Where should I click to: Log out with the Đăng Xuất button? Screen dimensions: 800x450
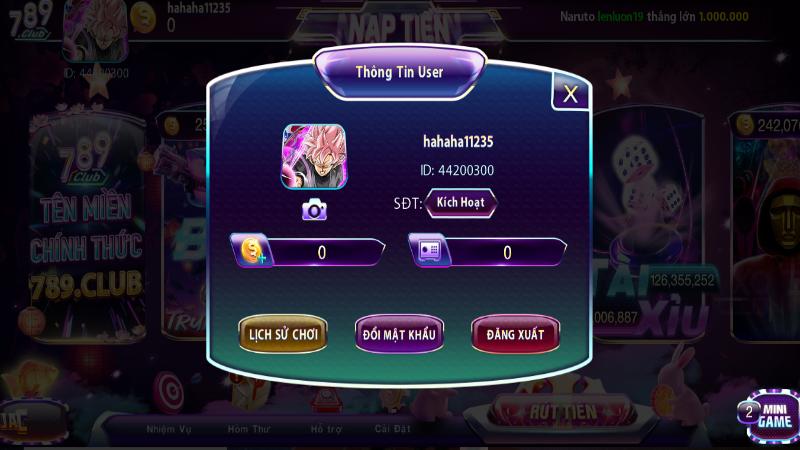click(x=515, y=334)
